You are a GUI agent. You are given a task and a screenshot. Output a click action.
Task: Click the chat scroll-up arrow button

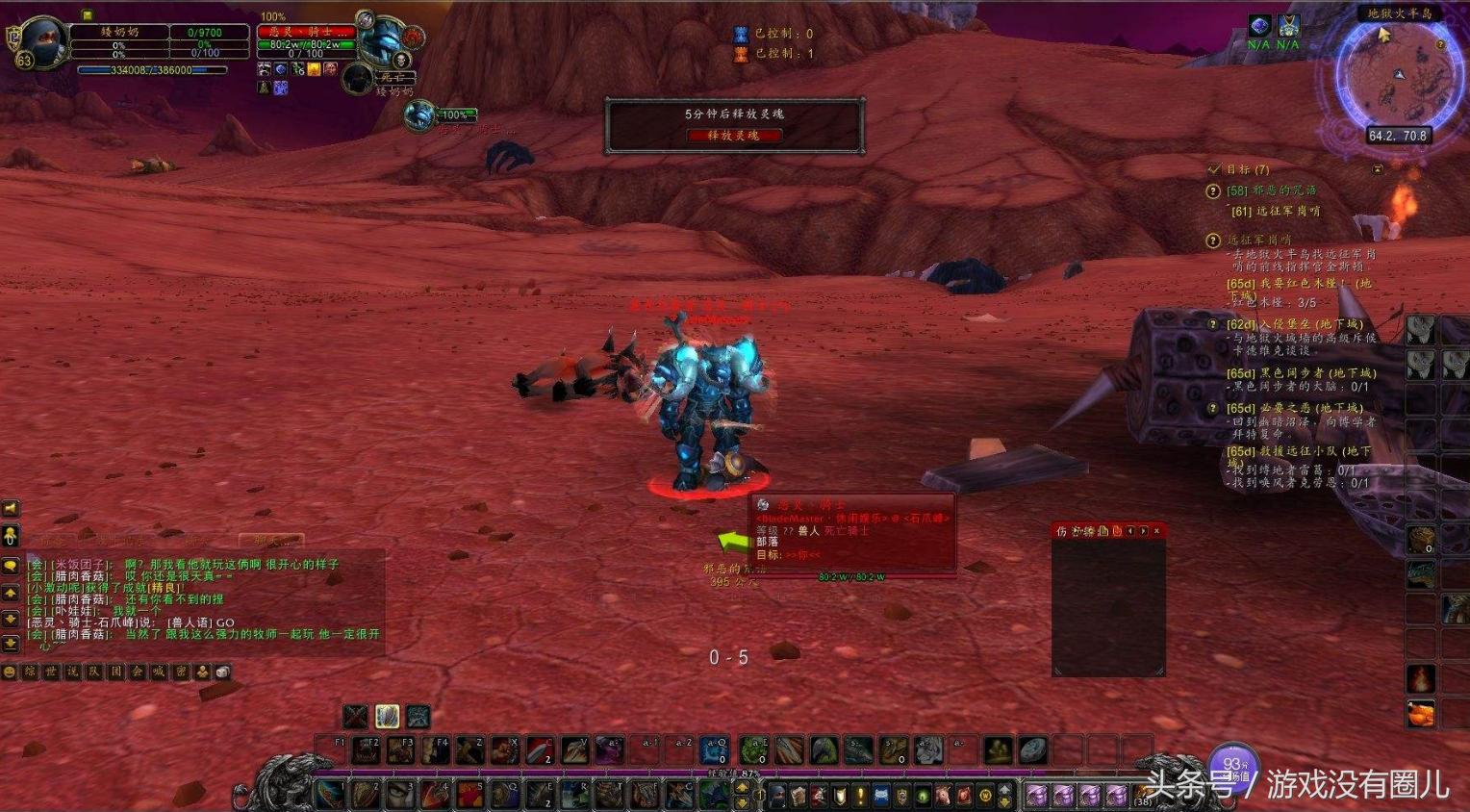pyautogui.click(x=11, y=594)
